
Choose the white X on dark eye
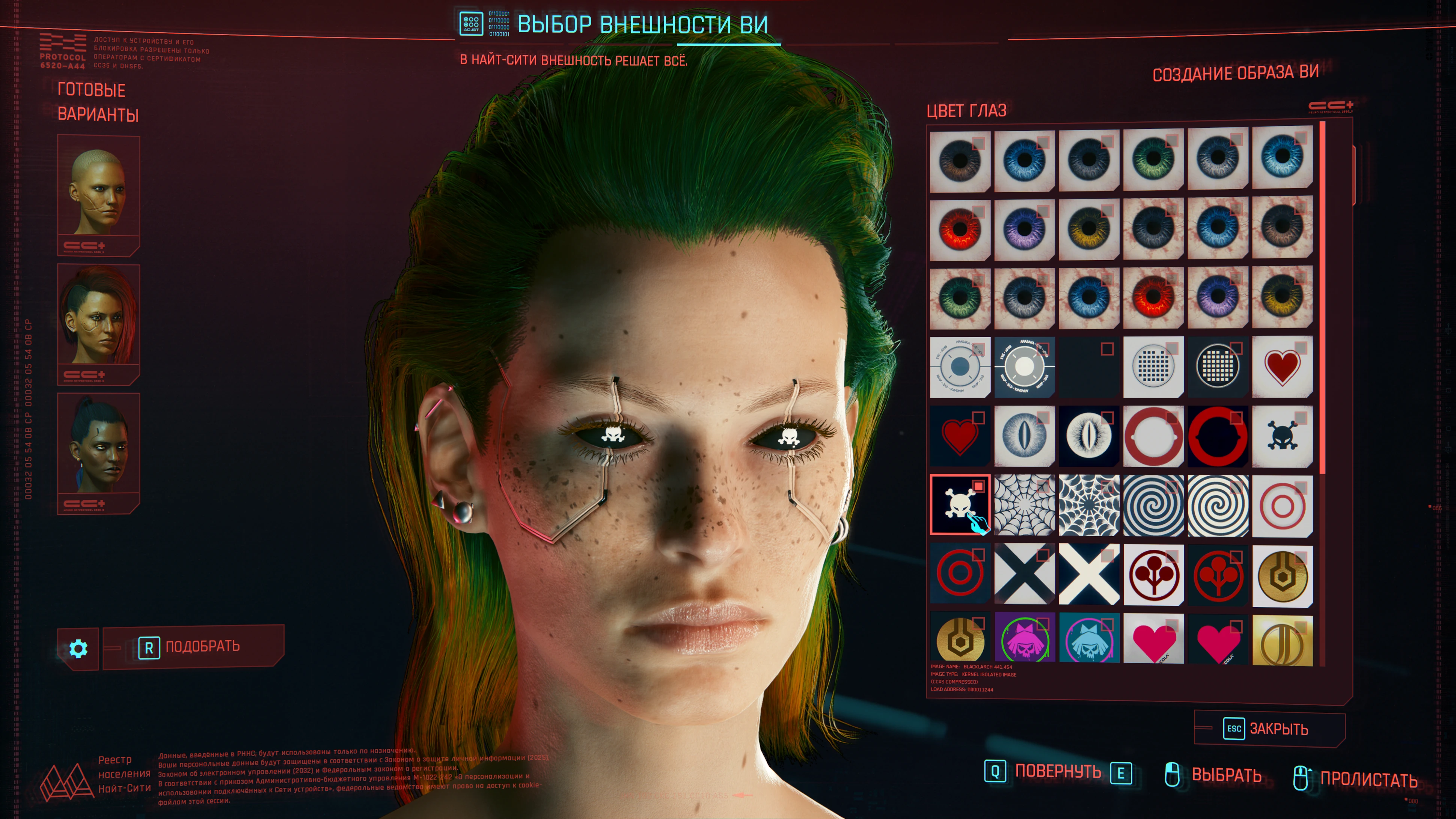click(1088, 573)
